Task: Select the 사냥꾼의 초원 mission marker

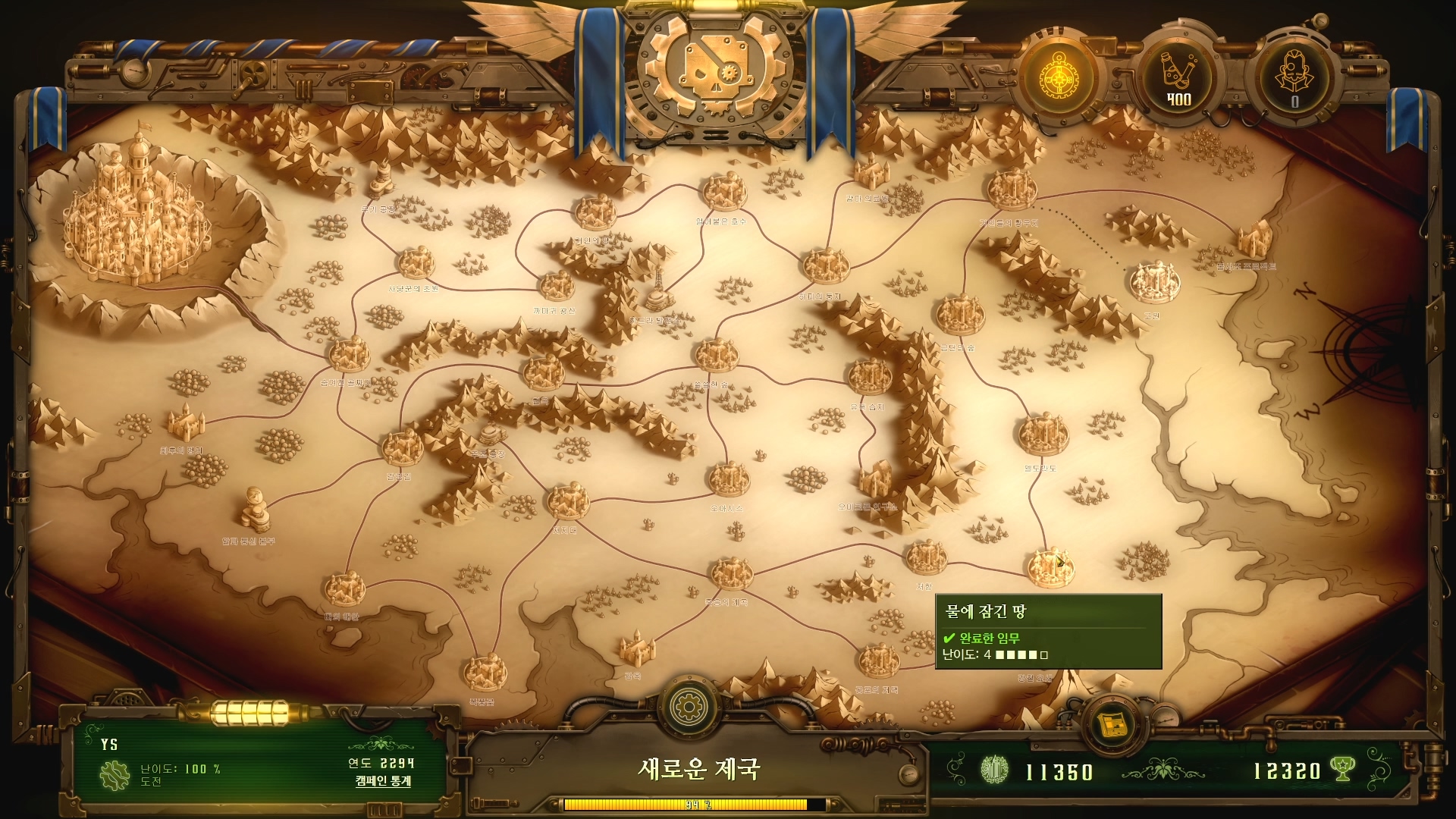Action: pos(416,264)
